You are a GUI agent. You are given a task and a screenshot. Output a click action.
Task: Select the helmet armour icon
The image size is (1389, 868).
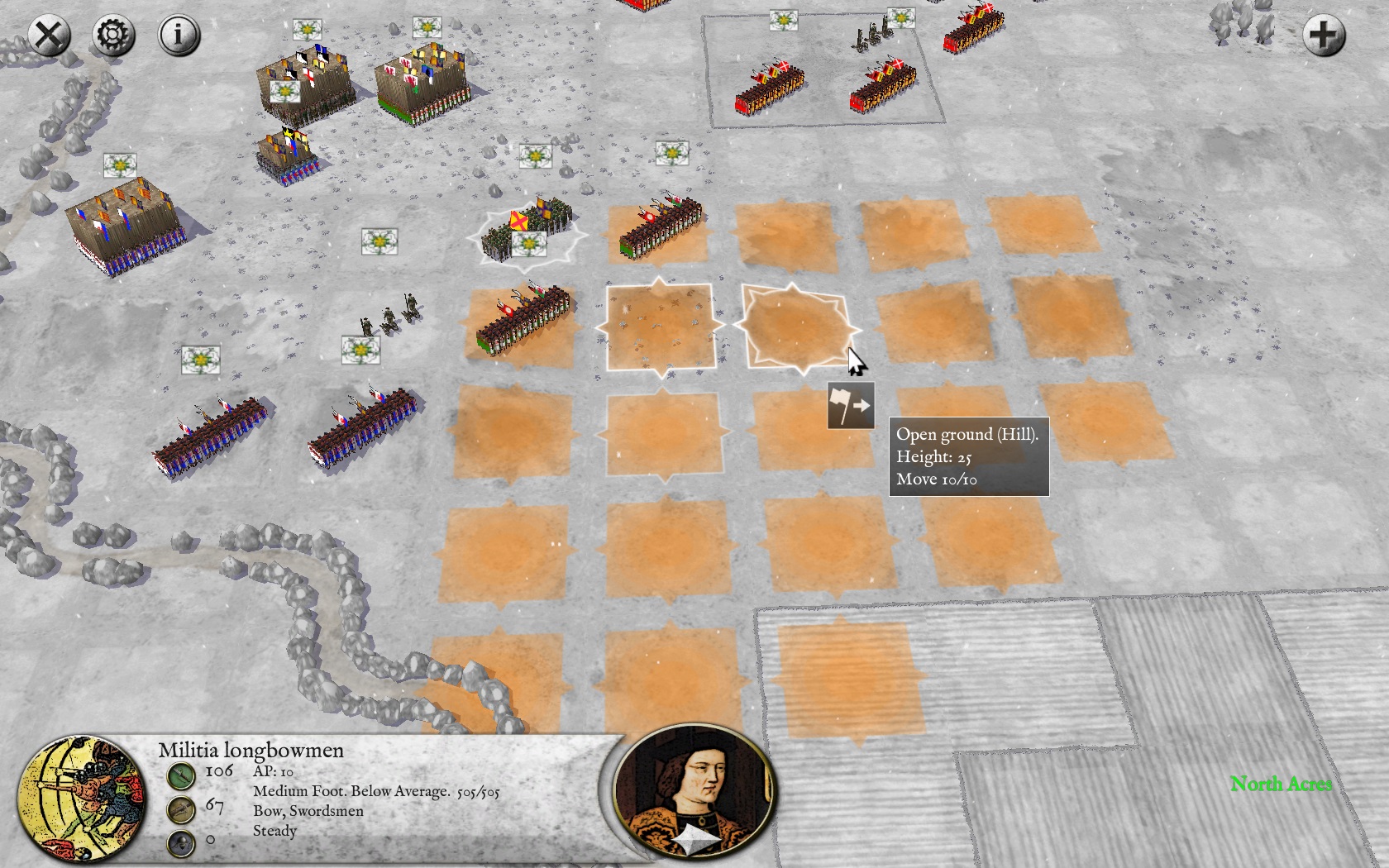click(x=181, y=842)
